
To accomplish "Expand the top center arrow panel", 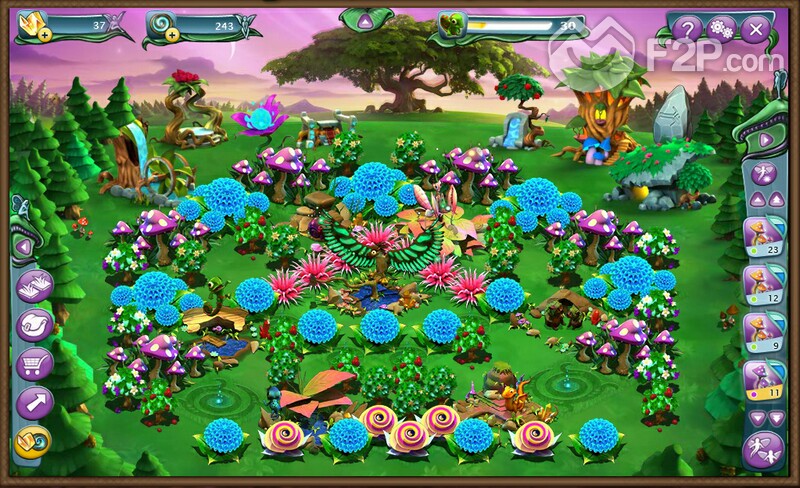I will [365, 20].
